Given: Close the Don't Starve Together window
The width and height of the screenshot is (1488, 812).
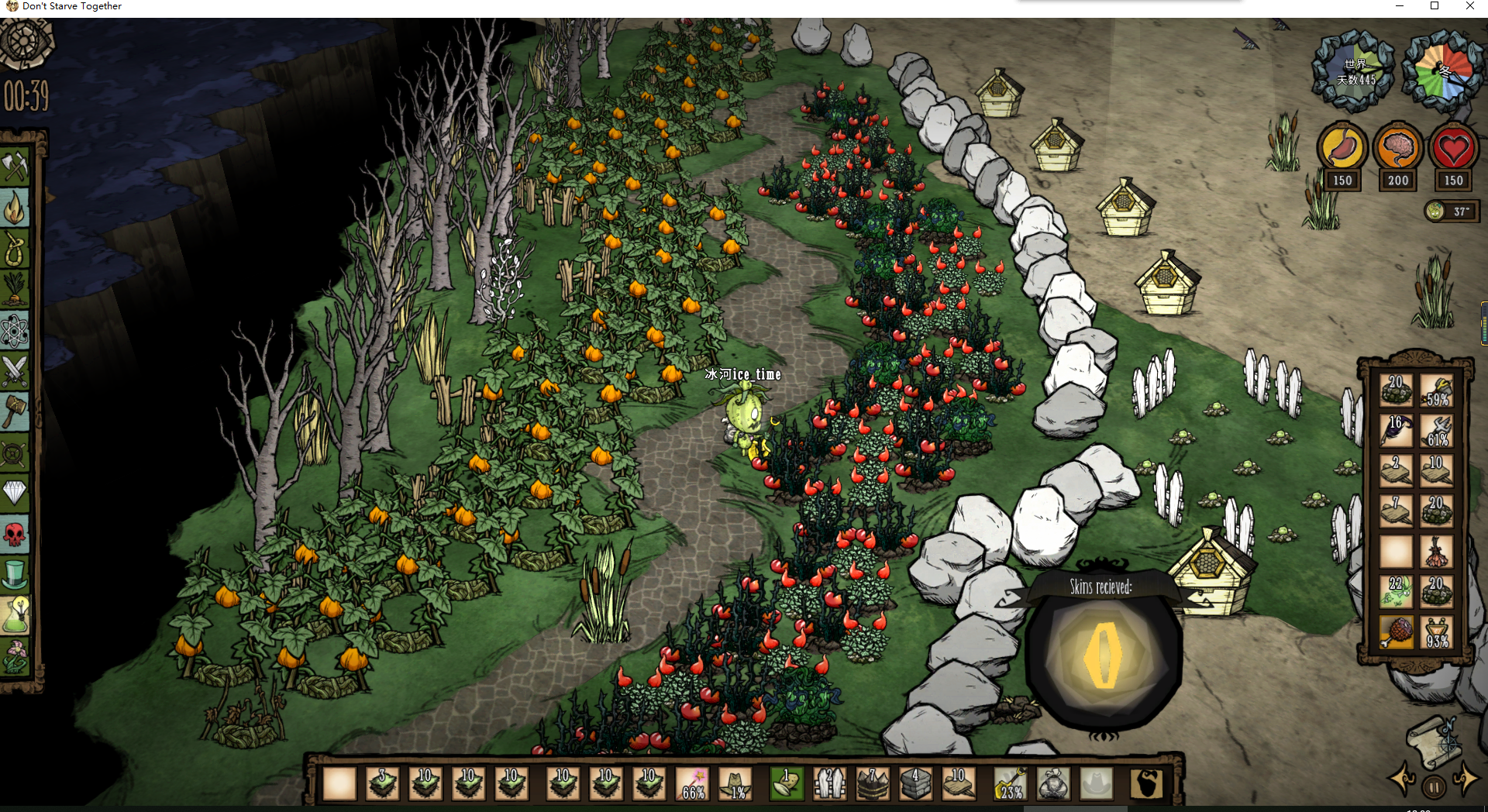Looking at the screenshot, I should [1469, 6].
